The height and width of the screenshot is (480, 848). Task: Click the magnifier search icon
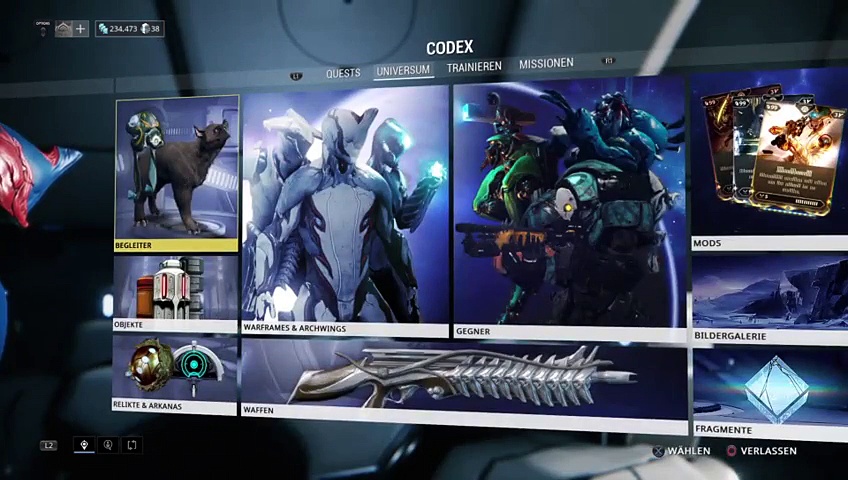coord(108,445)
